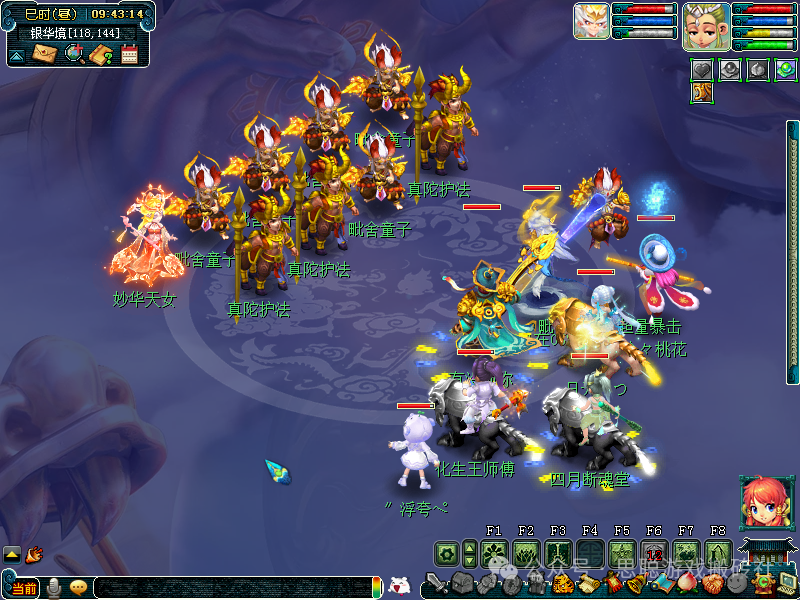This screenshot has height=600, width=800.
Task: Activate the F1 flower skill slot
Action: click(494, 553)
